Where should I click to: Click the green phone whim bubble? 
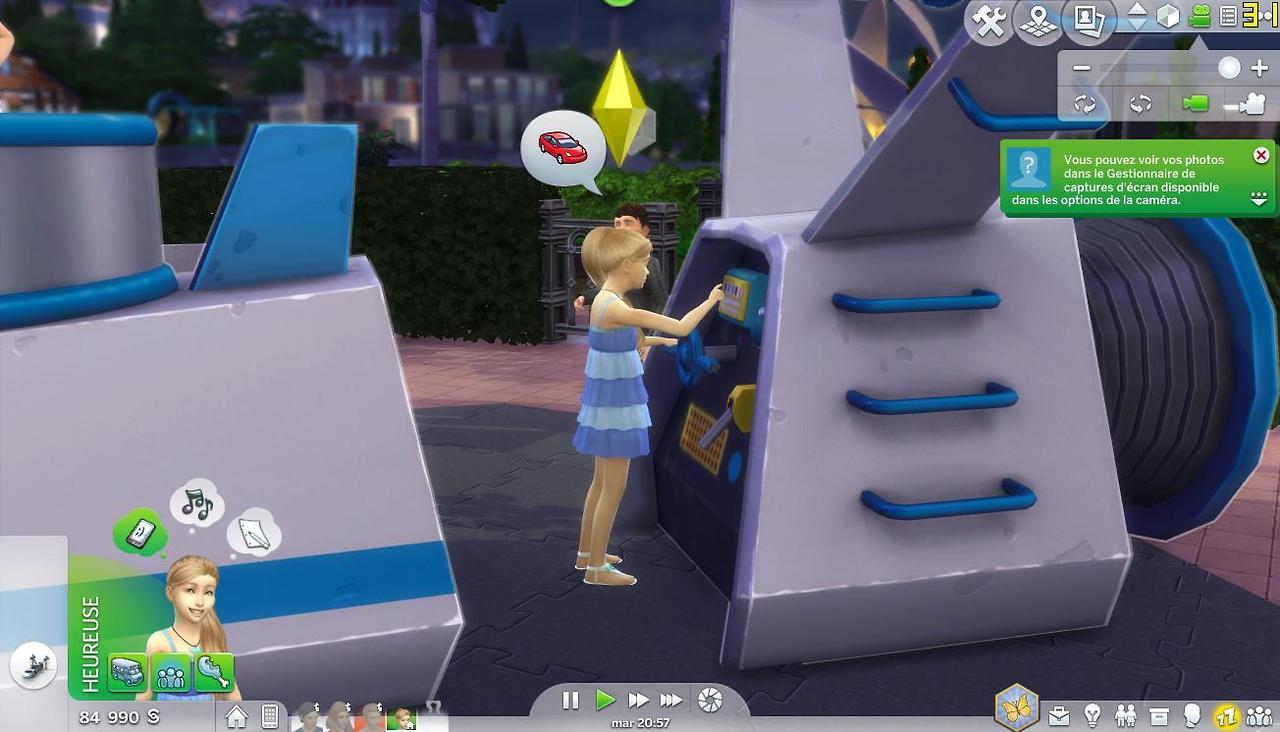coord(141,531)
